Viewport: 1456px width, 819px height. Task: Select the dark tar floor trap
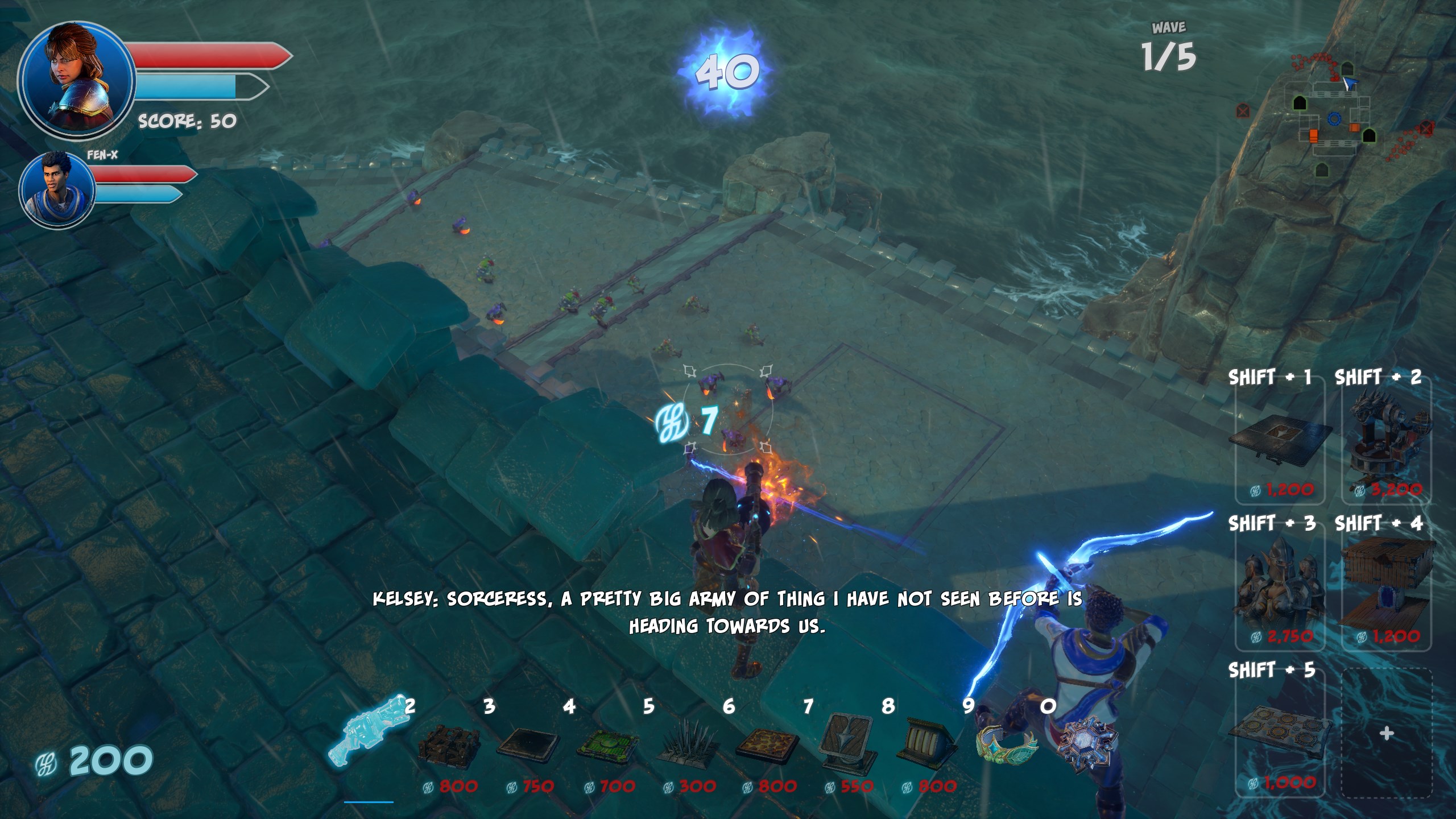pyautogui.click(x=528, y=746)
